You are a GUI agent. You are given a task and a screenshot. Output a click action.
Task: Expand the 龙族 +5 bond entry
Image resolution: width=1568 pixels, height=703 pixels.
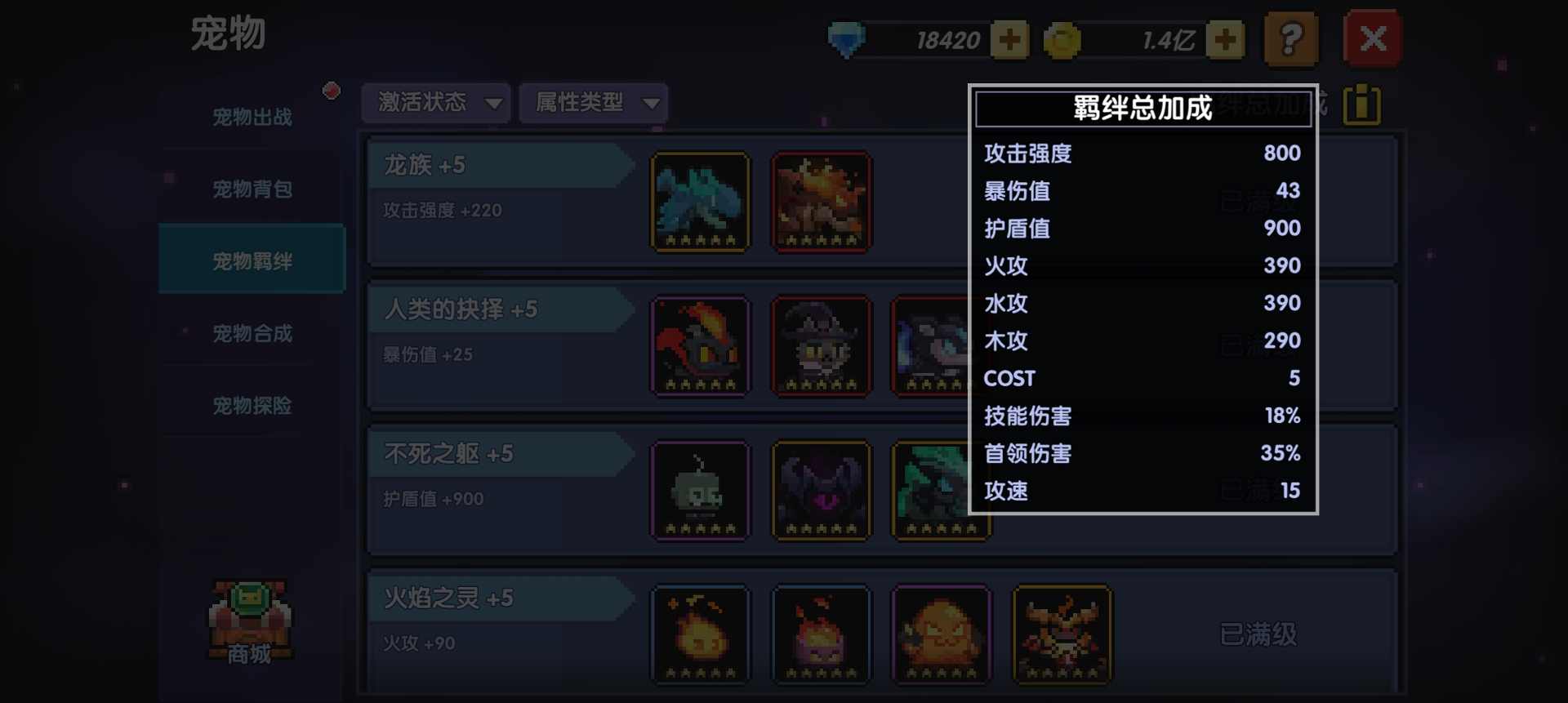(x=498, y=164)
